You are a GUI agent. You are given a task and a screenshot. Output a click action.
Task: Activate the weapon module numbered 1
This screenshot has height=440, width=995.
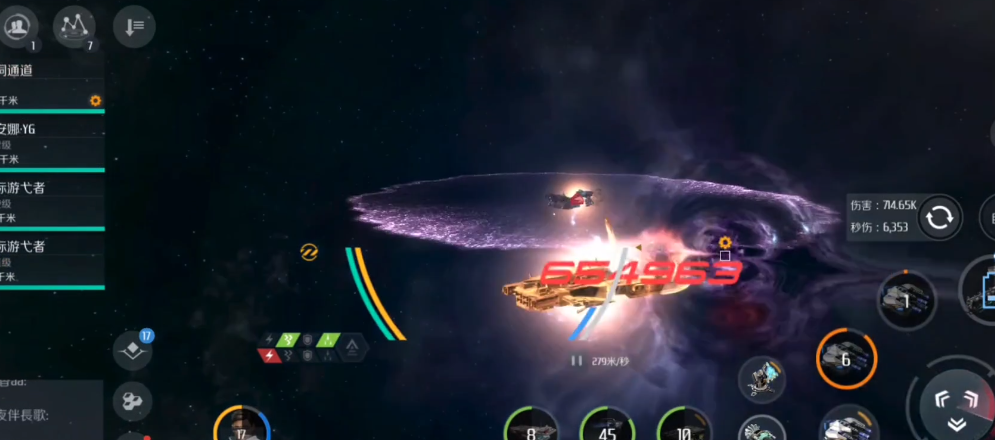click(x=906, y=299)
